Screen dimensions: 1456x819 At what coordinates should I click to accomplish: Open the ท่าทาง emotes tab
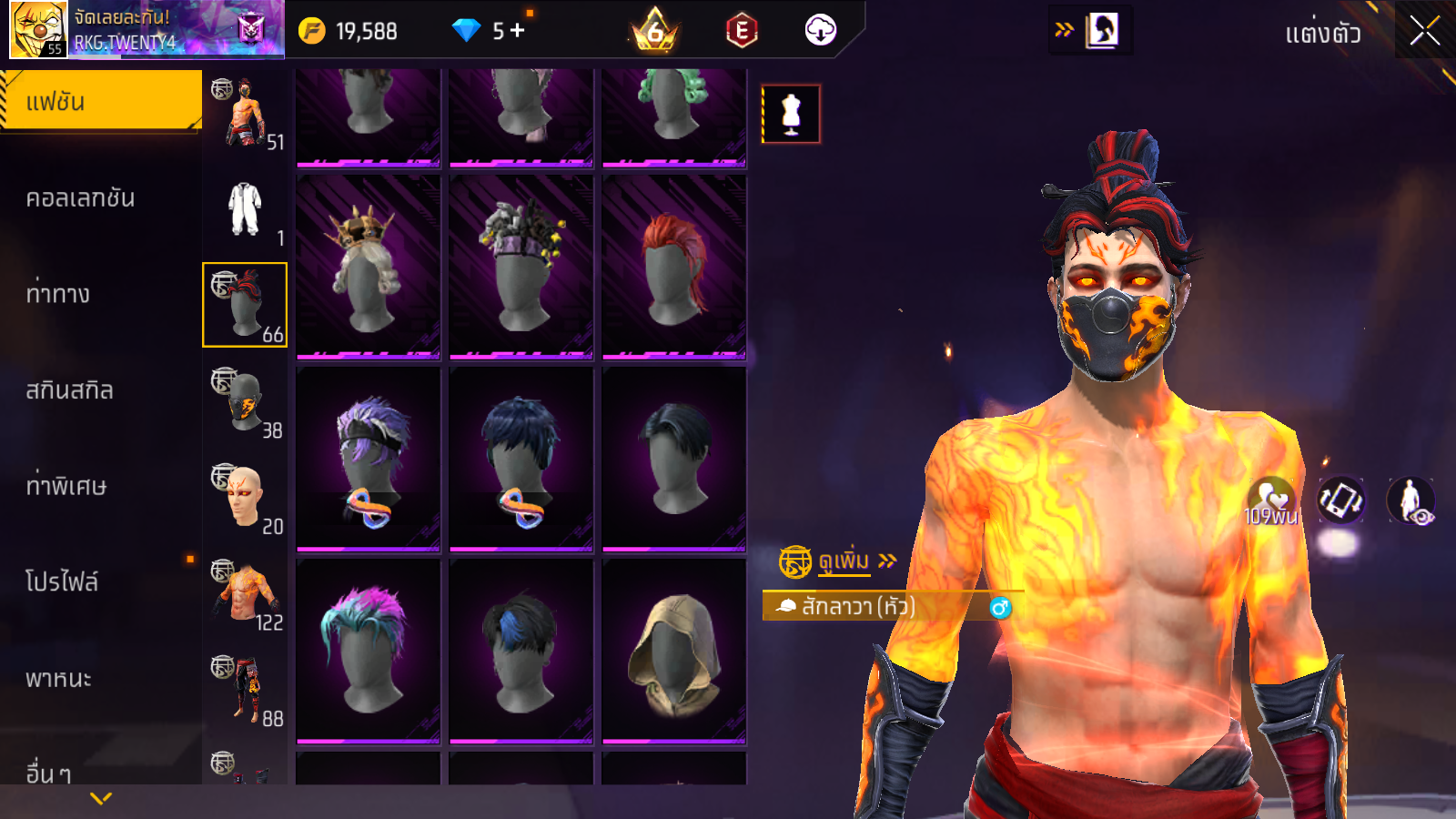(x=58, y=294)
